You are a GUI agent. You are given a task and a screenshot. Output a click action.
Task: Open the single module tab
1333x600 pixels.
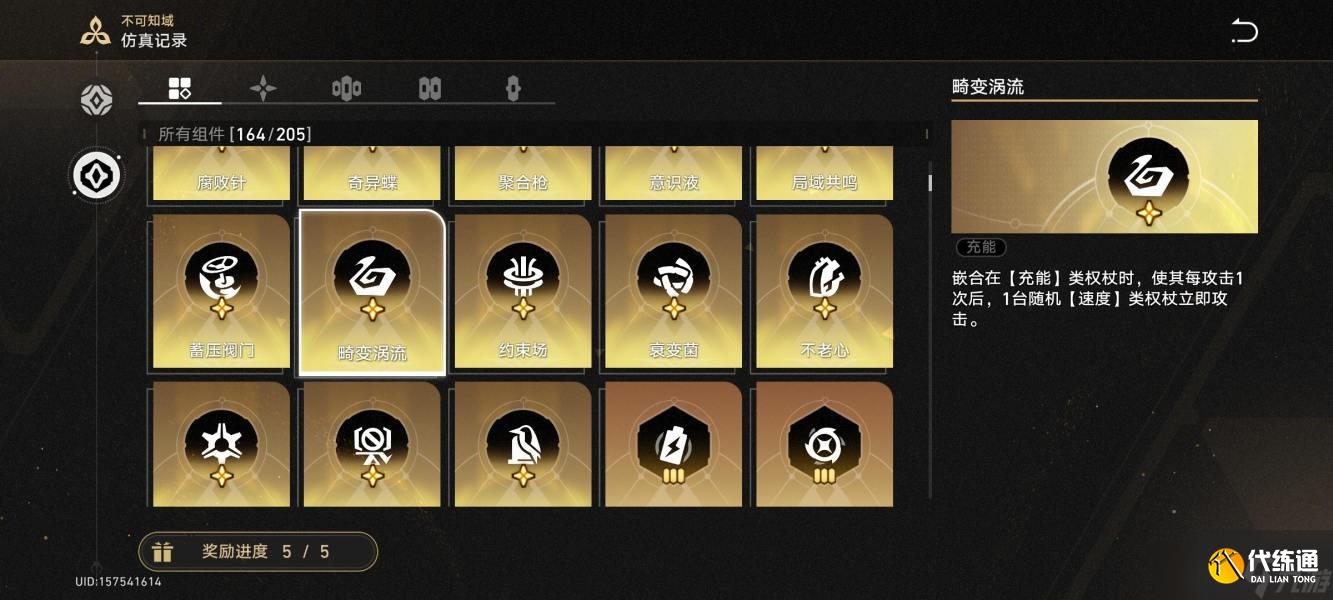tap(513, 89)
